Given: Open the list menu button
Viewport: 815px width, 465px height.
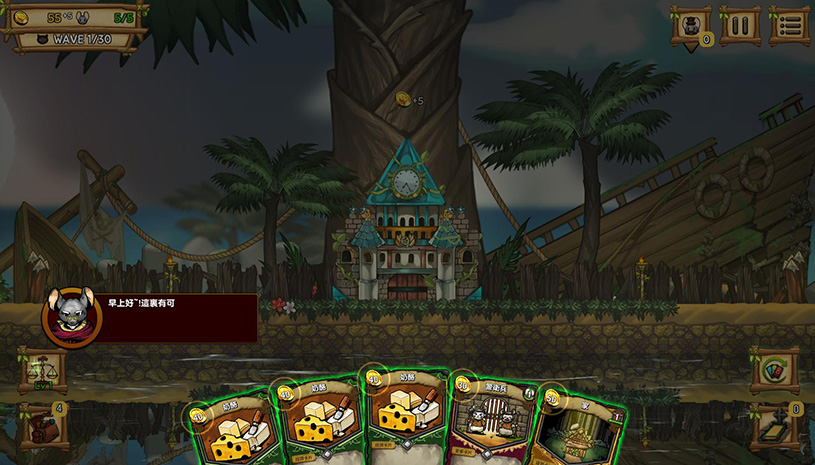Looking at the screenshot, I should pyautogui.click(x=789, y=25).
